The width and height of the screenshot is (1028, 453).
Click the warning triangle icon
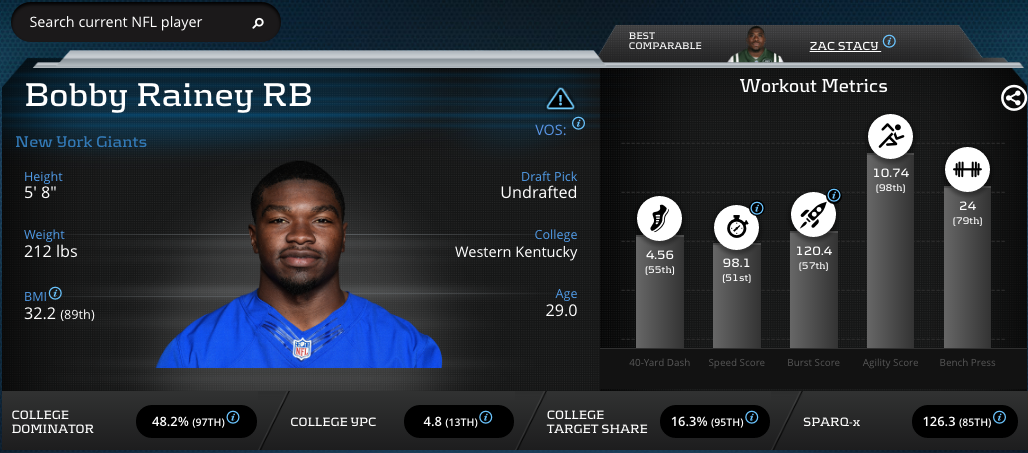[560, 98]
